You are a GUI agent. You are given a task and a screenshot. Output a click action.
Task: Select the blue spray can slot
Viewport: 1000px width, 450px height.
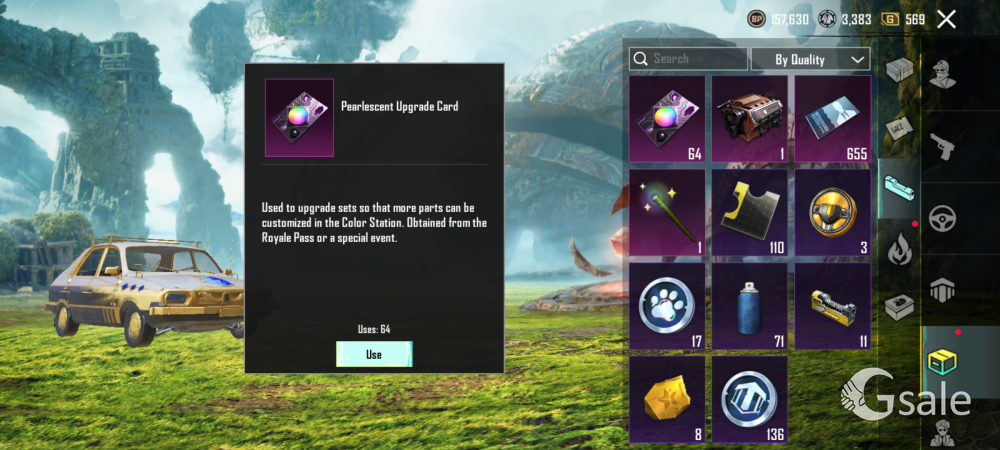tap(750, 305)
